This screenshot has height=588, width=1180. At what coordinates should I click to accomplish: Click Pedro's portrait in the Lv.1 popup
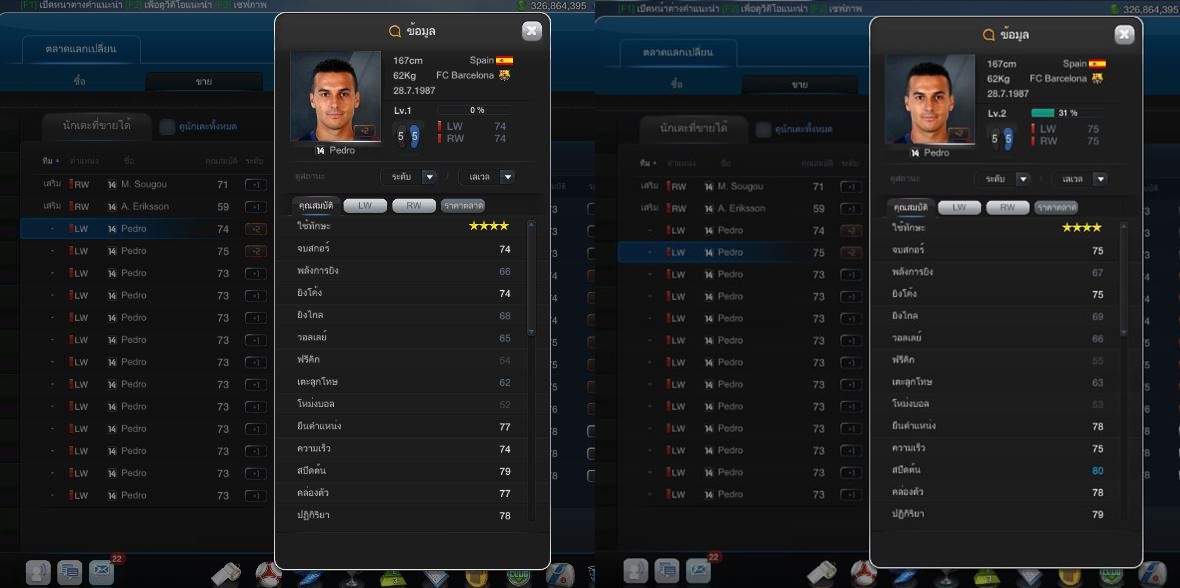335,97
